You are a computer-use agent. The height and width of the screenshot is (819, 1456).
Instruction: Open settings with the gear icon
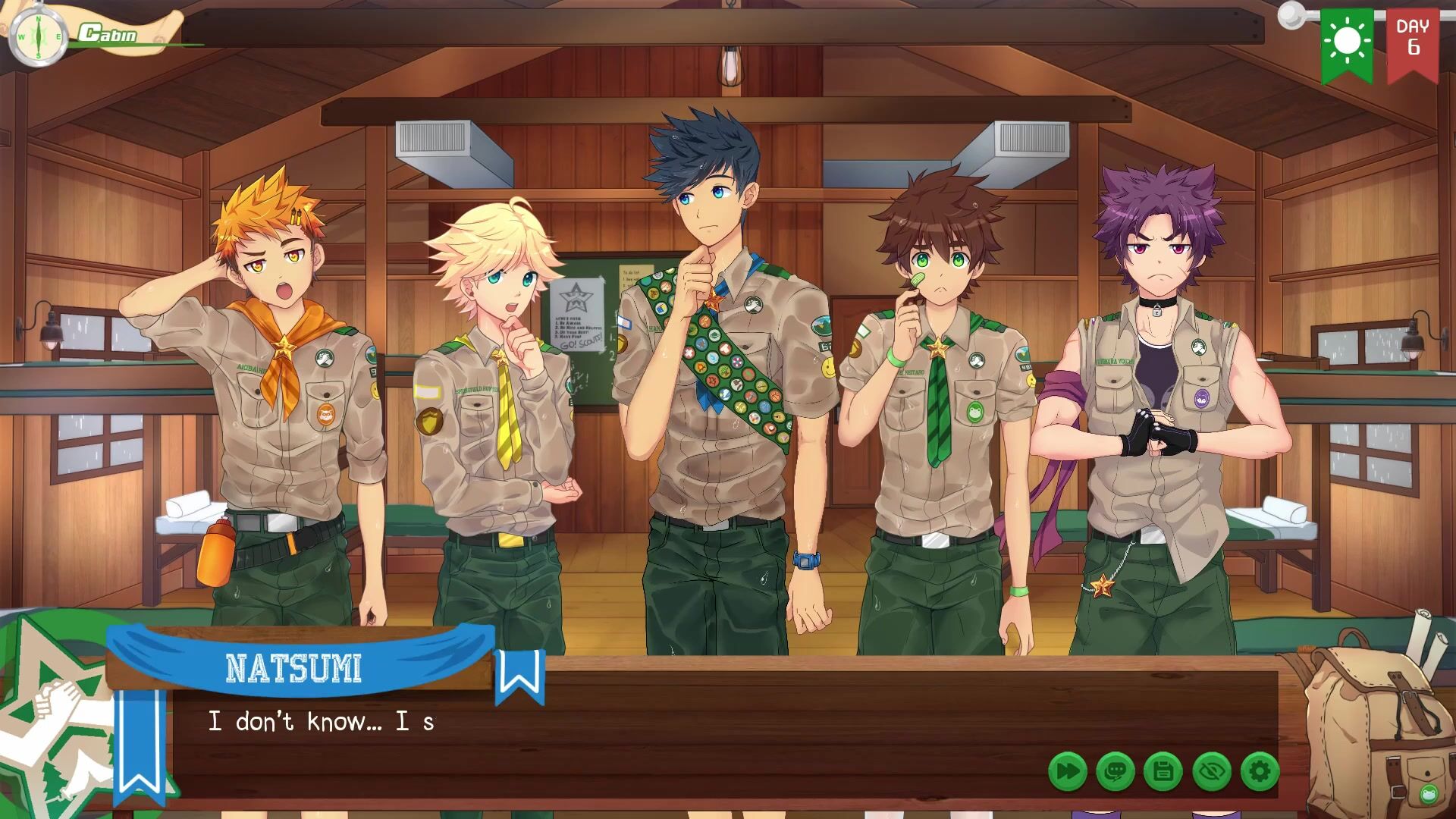(1260, 772)
